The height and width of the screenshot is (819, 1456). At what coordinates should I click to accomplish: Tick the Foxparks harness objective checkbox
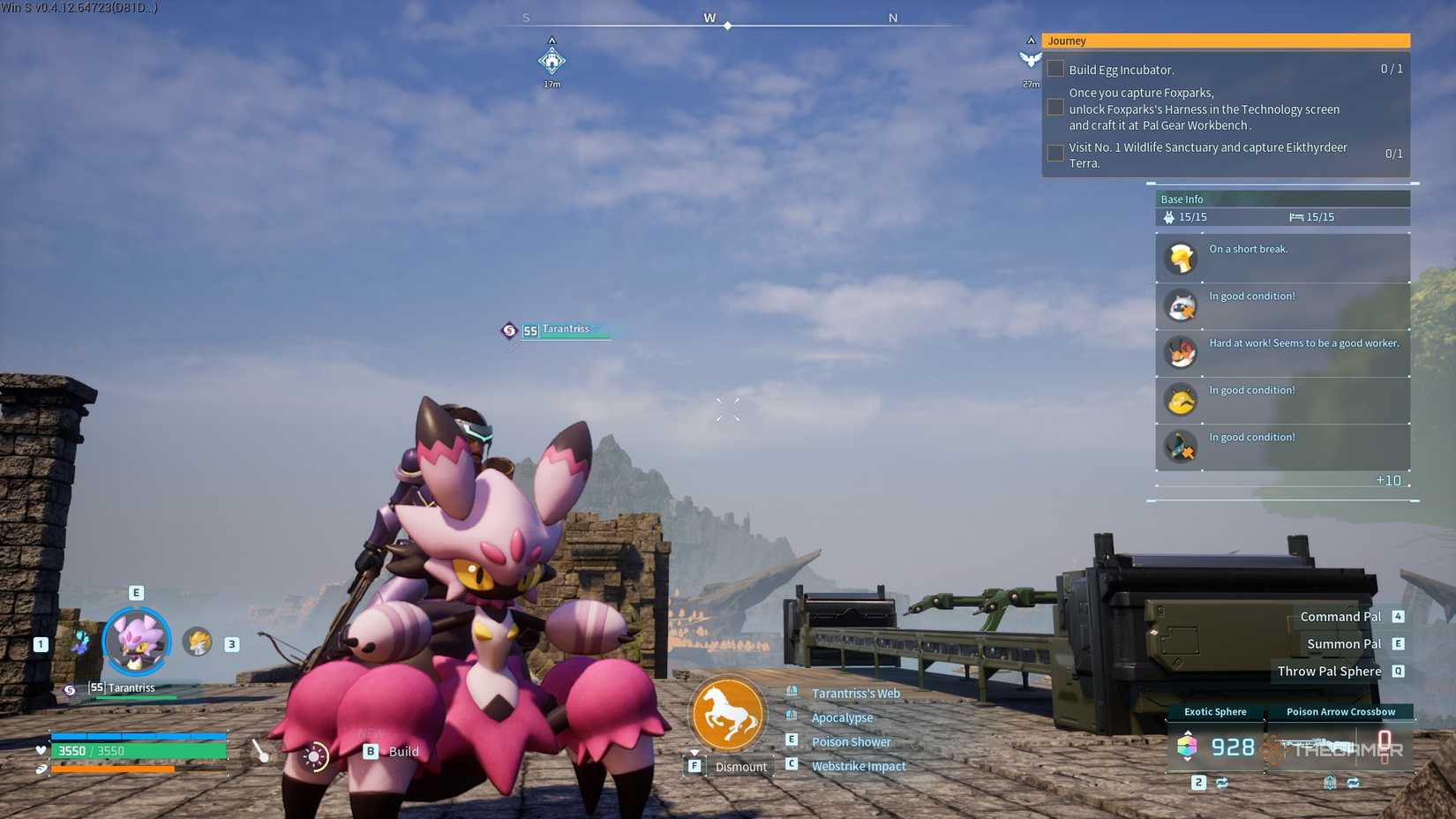[x=1055, y=106]
